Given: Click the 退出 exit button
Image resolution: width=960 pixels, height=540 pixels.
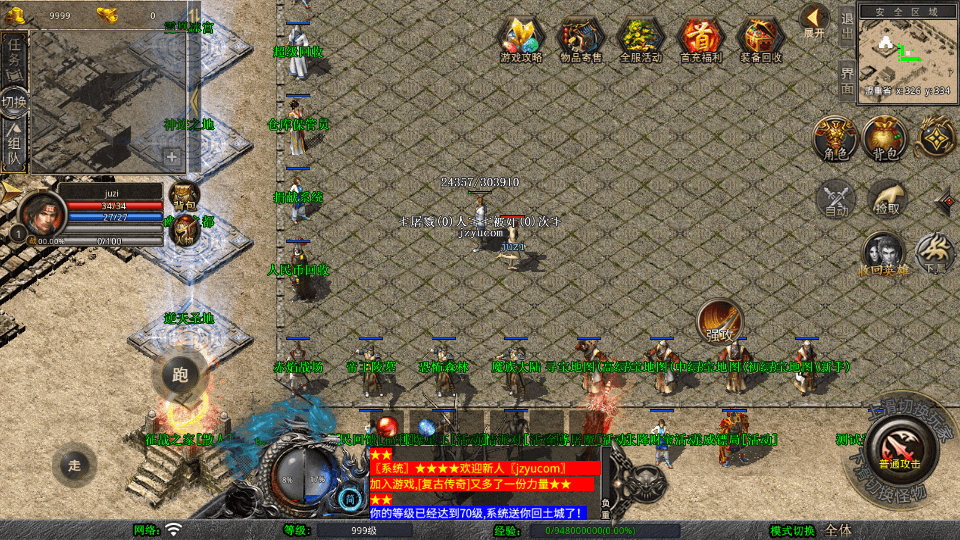Looking at the screenshot, I should (x=846, y=26).
